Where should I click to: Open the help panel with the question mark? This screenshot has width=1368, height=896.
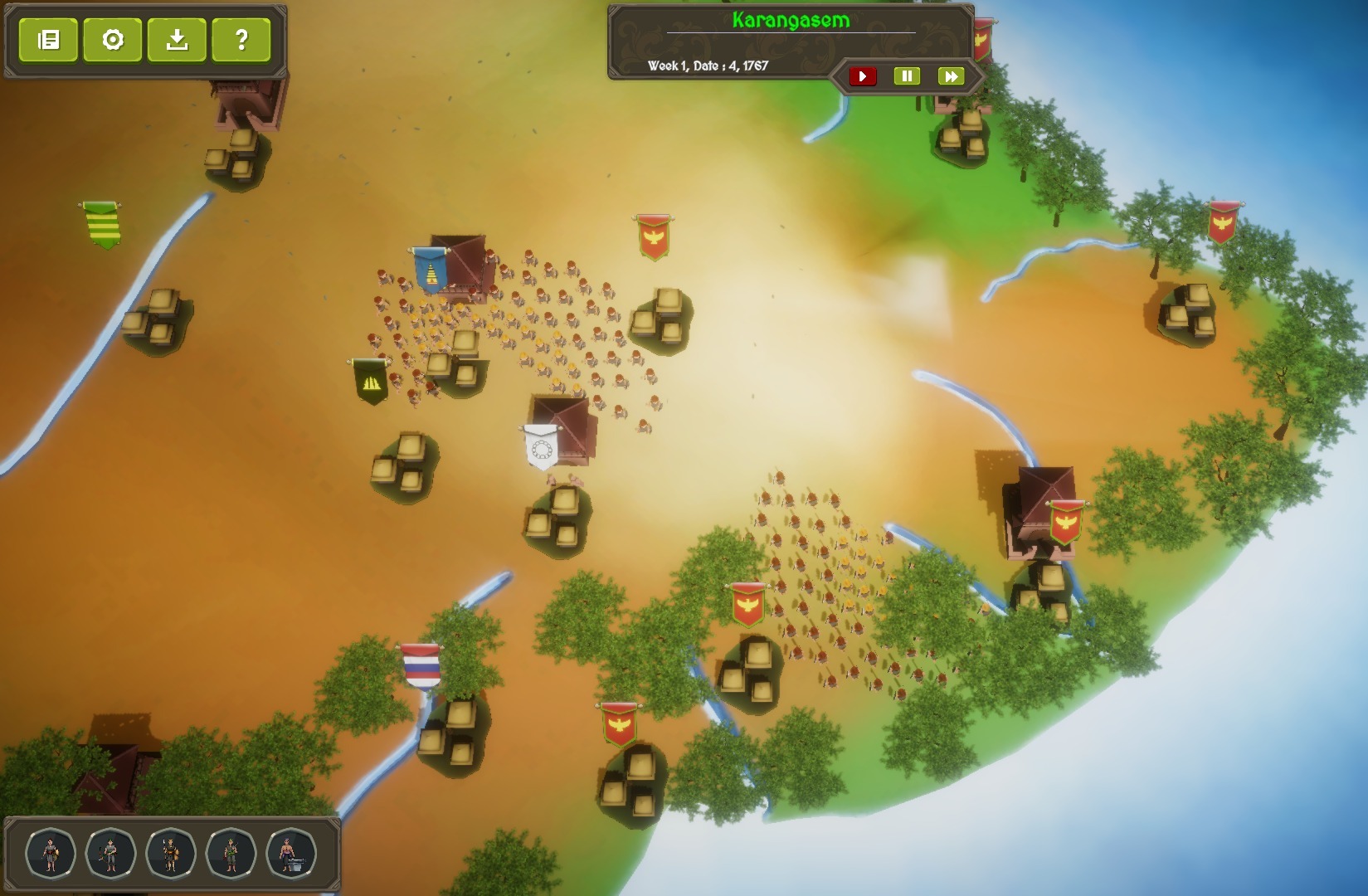241,40
